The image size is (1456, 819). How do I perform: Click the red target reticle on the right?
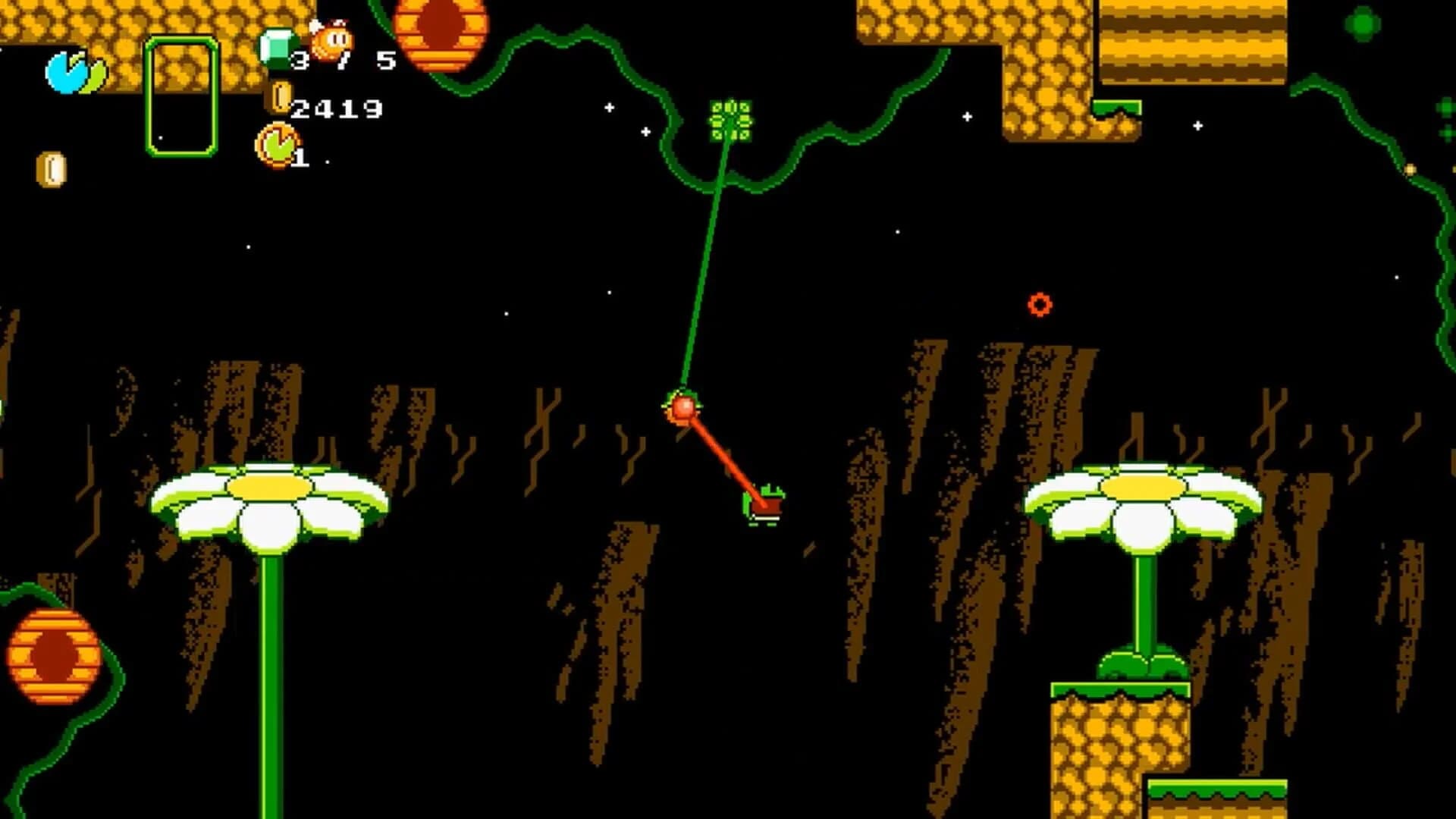point(1039,306)
